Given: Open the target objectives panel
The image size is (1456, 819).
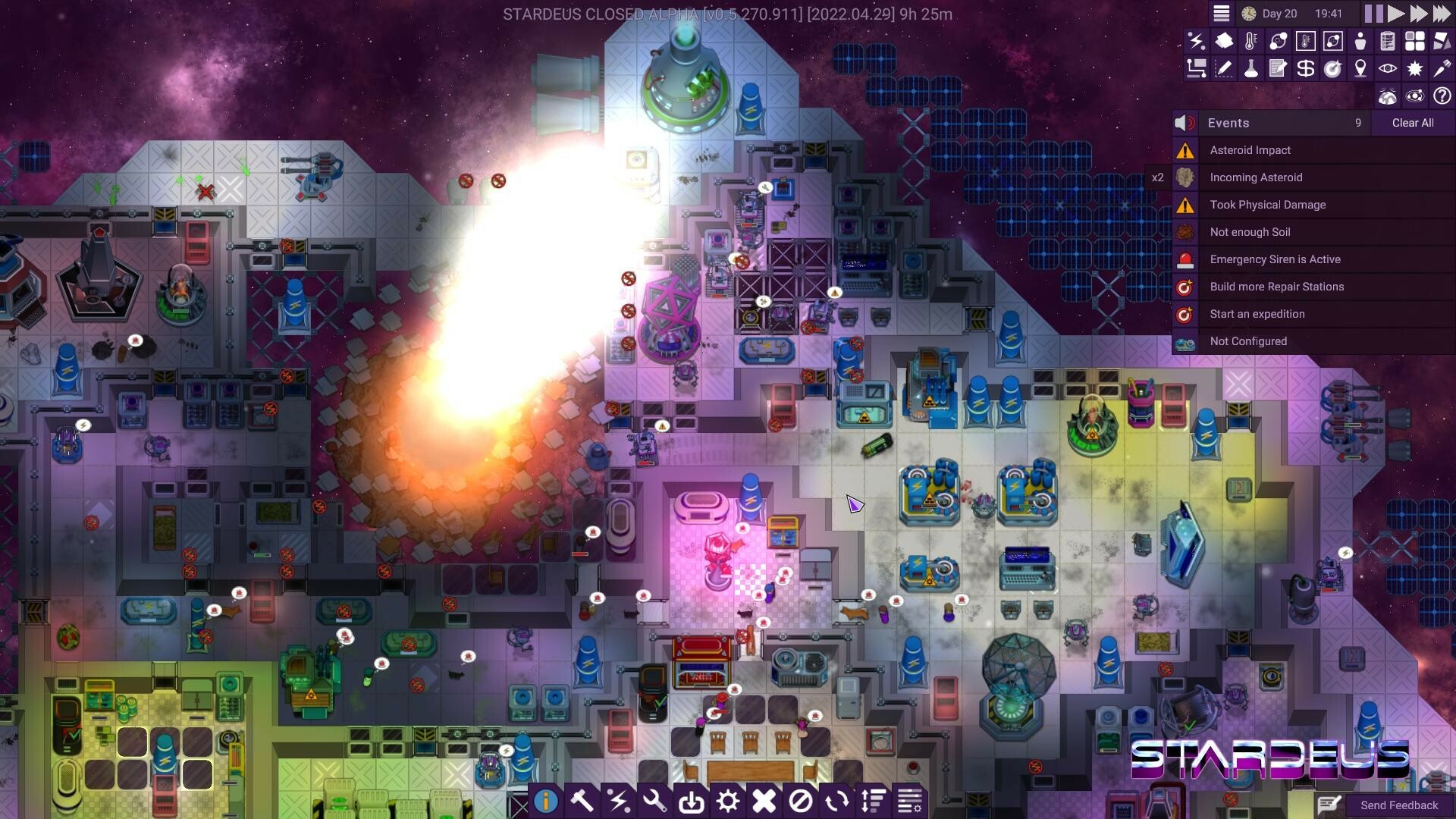Looking at the screenshot, I should click(1332, 68).
